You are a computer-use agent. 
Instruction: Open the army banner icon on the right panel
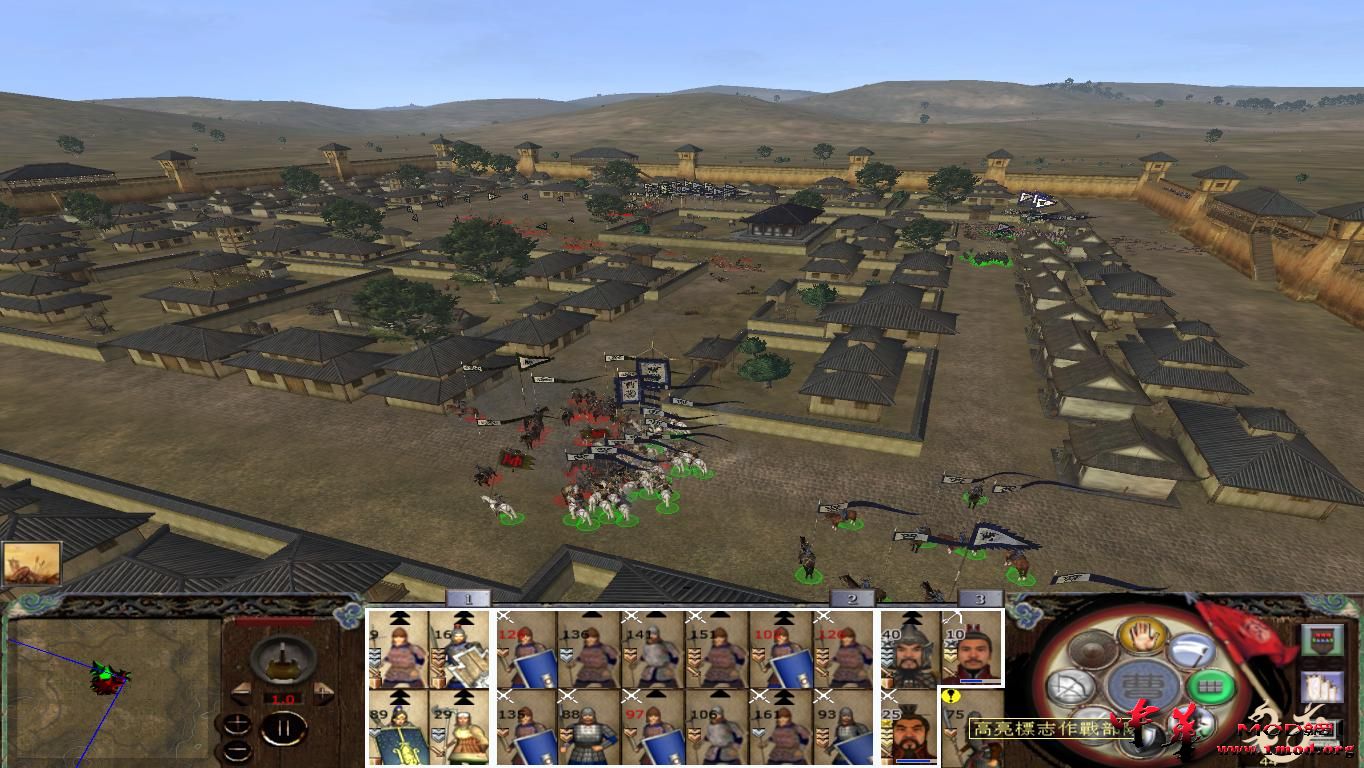point(1323,638)
